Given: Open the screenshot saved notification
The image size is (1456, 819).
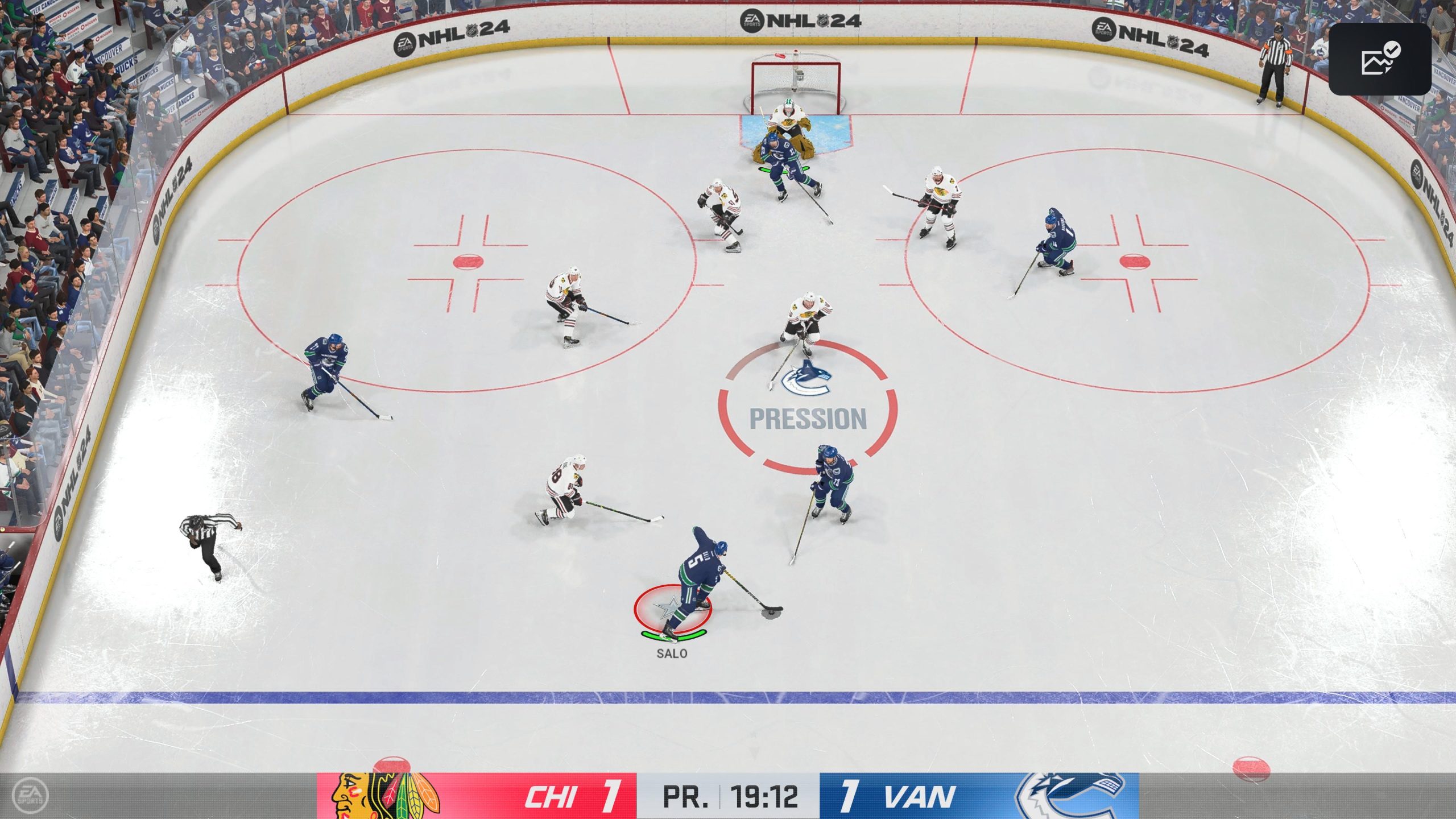Looking at the screenshot, I should coord(1379,59).
